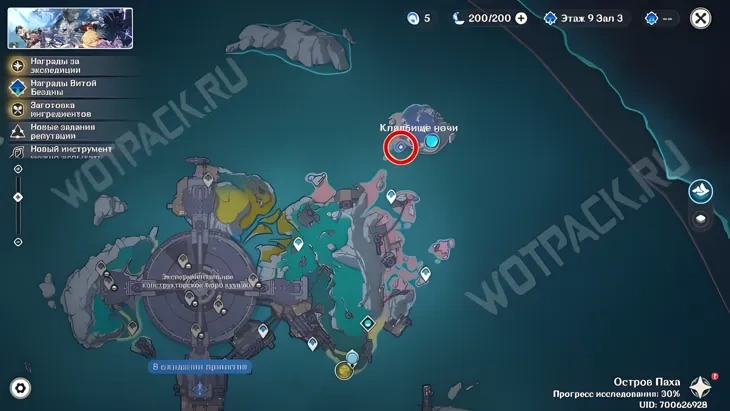The width and height of the screenshot is (730, 411).
Task: Select the В ожидании принятия quest label
Action: tap(199, 367)
